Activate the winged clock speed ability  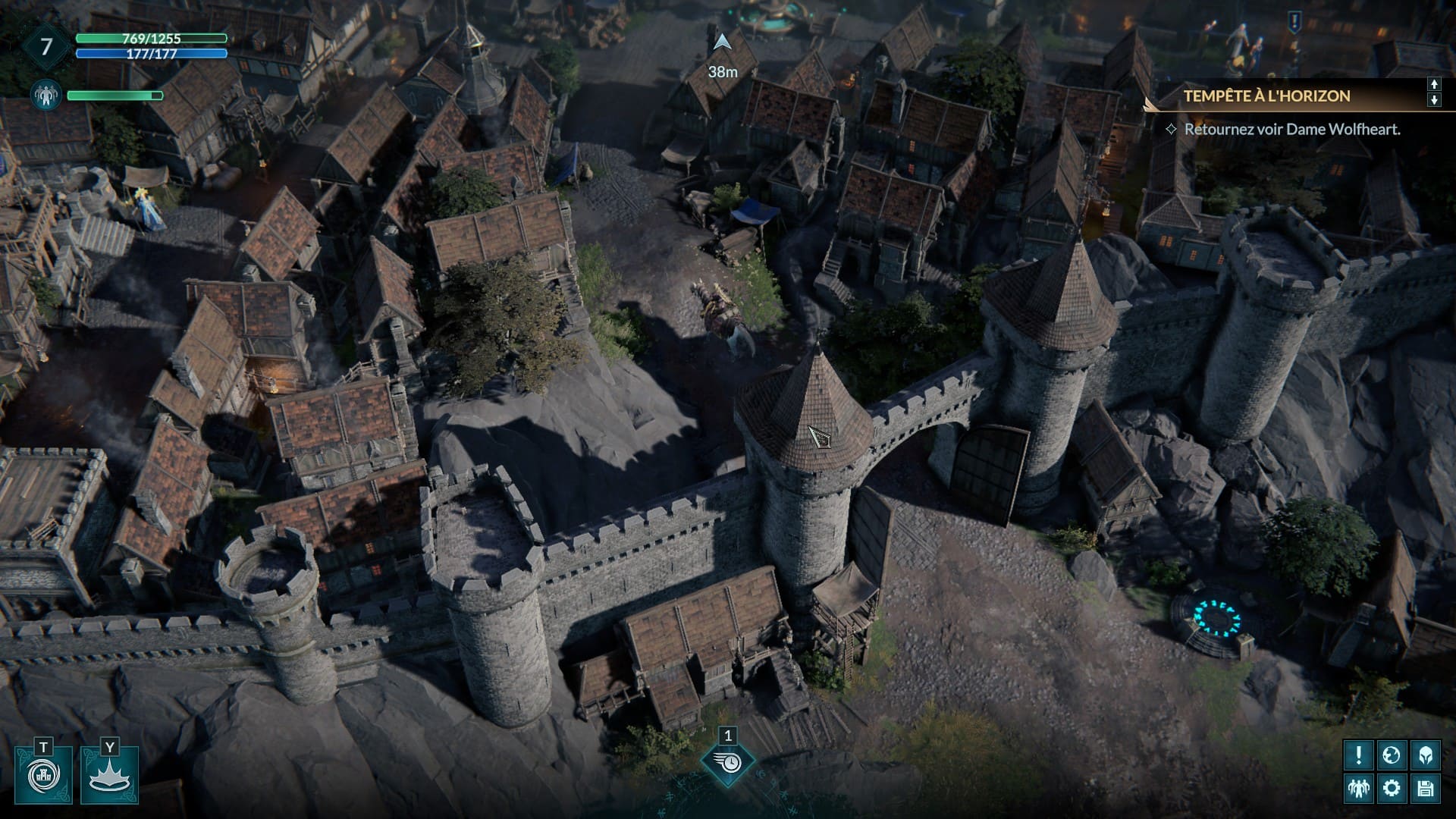(x=728, y=763)
